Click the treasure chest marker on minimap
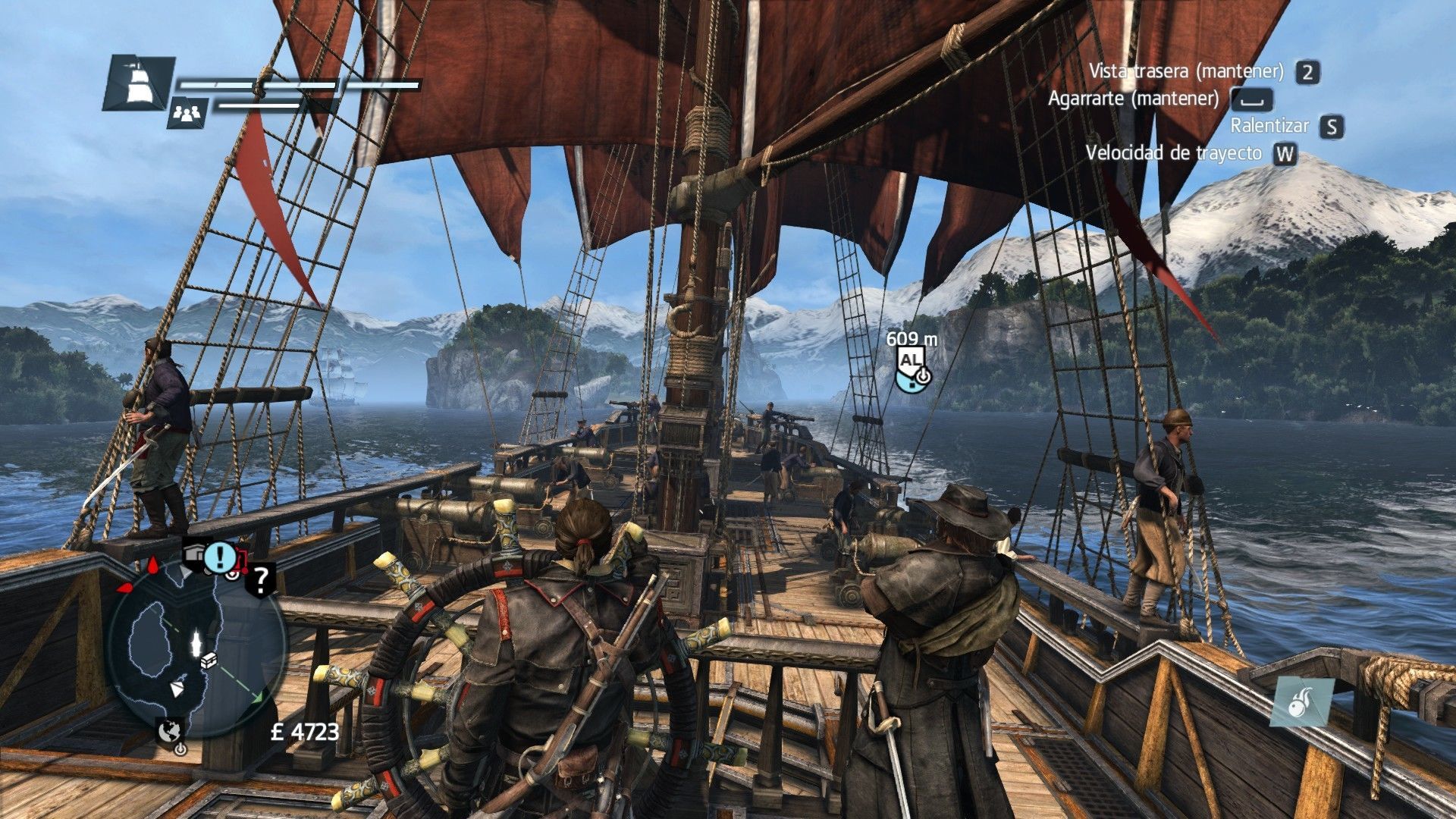 (x=210, y=661)
